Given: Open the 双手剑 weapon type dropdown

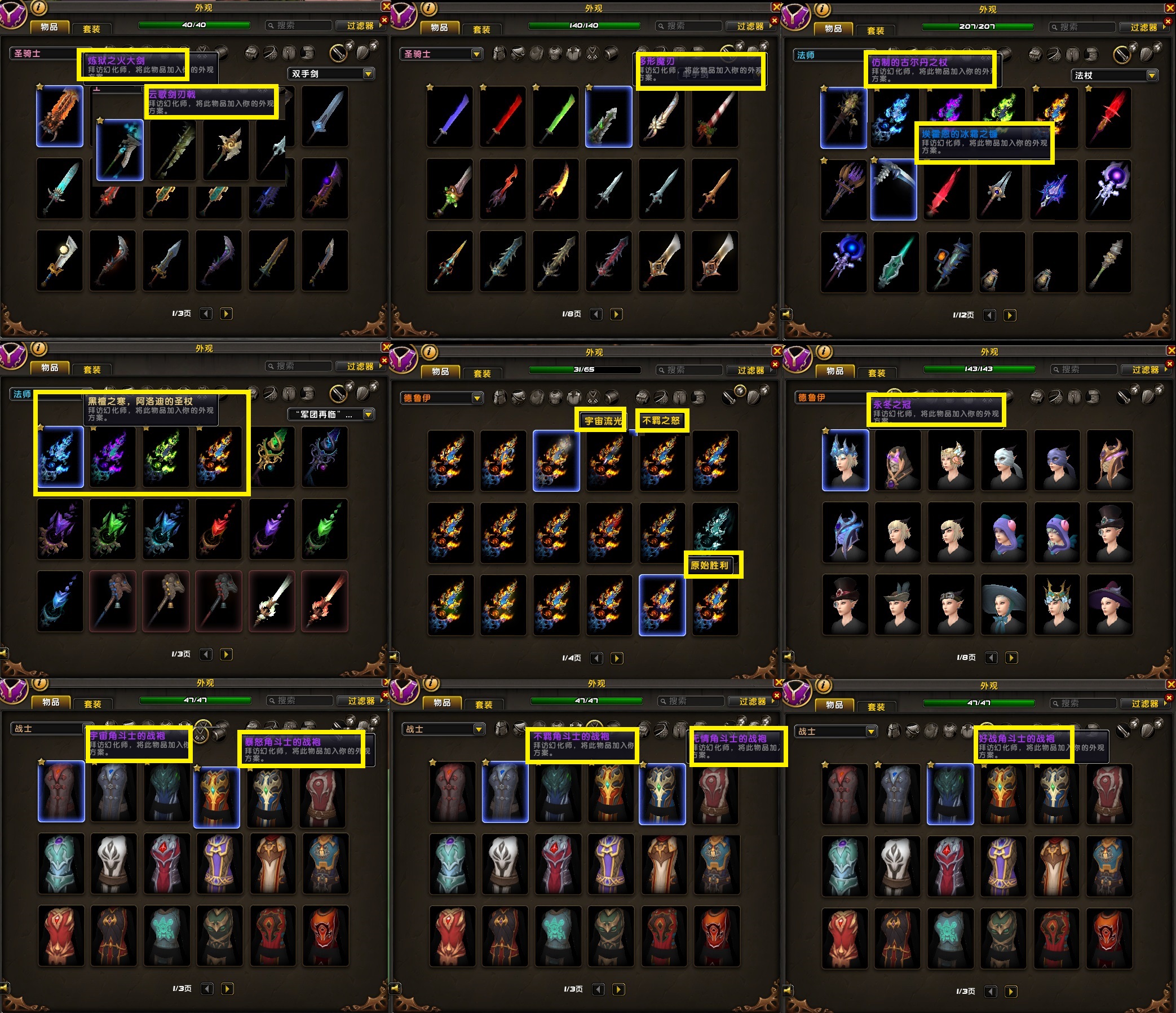Looking at the screenshot, I should click(x=368, y=74).
